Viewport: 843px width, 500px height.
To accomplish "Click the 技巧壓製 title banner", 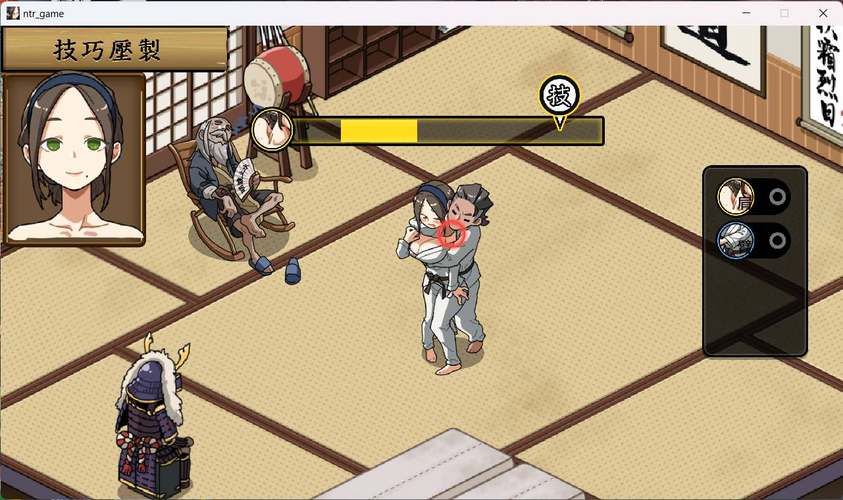I will click(x=114, y=49).
